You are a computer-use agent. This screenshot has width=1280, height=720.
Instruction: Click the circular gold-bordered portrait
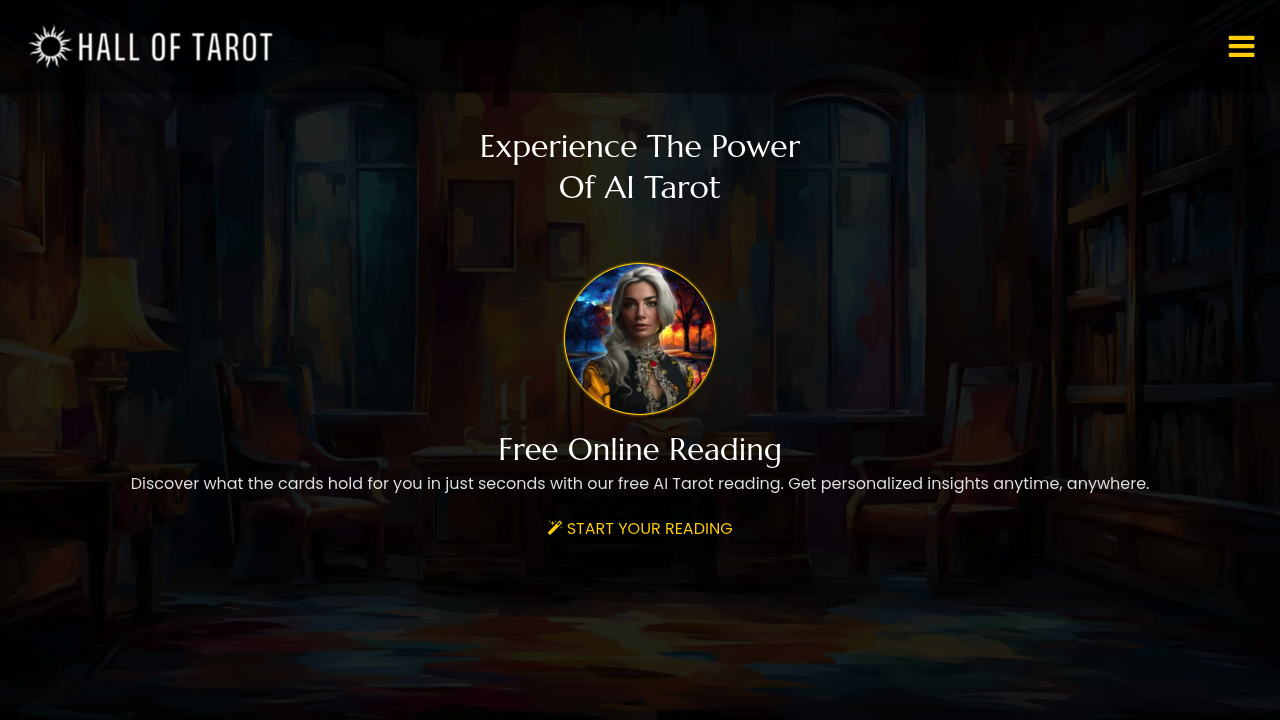pos(639,338)
